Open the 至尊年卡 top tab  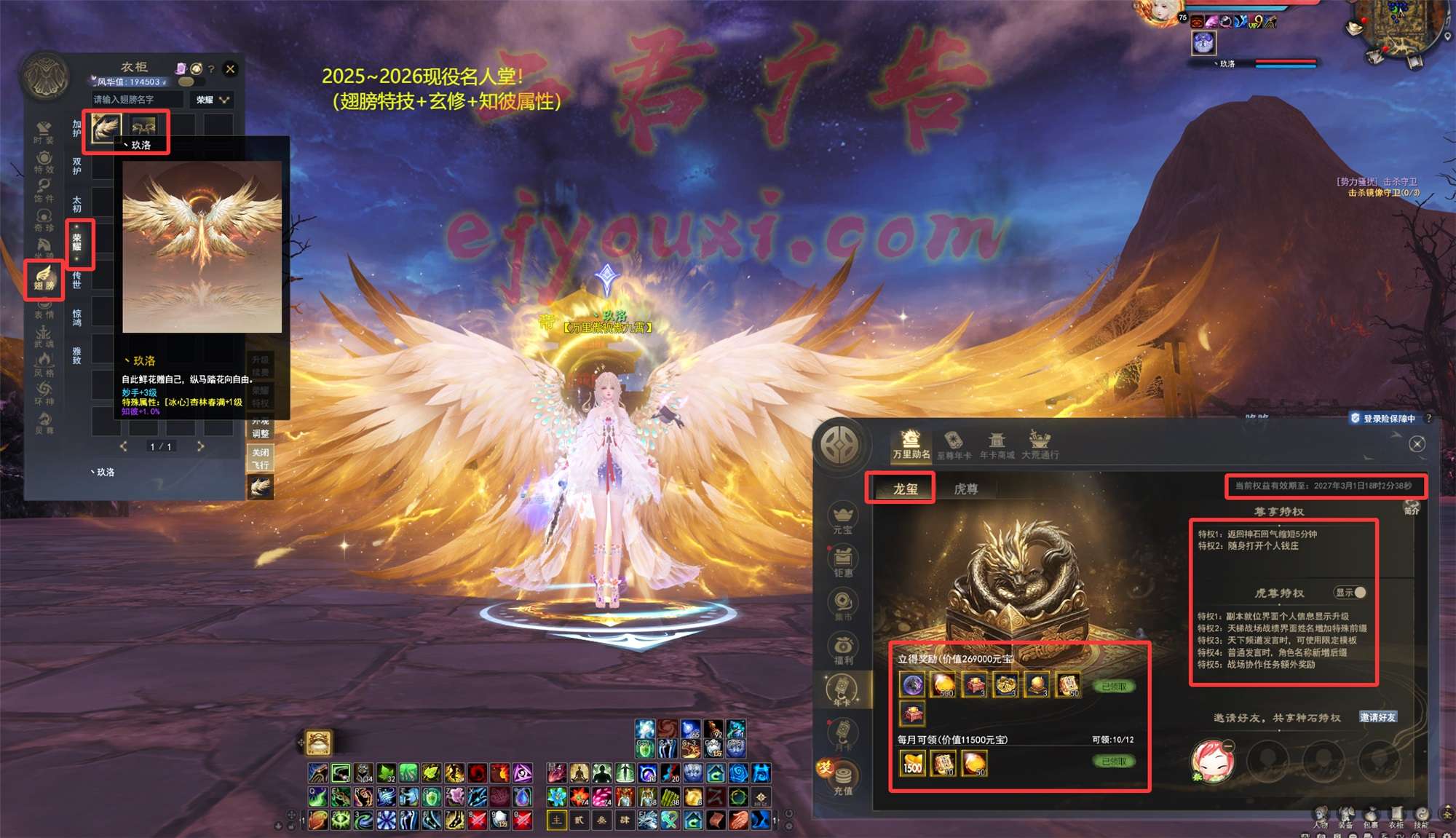(953, 445)
